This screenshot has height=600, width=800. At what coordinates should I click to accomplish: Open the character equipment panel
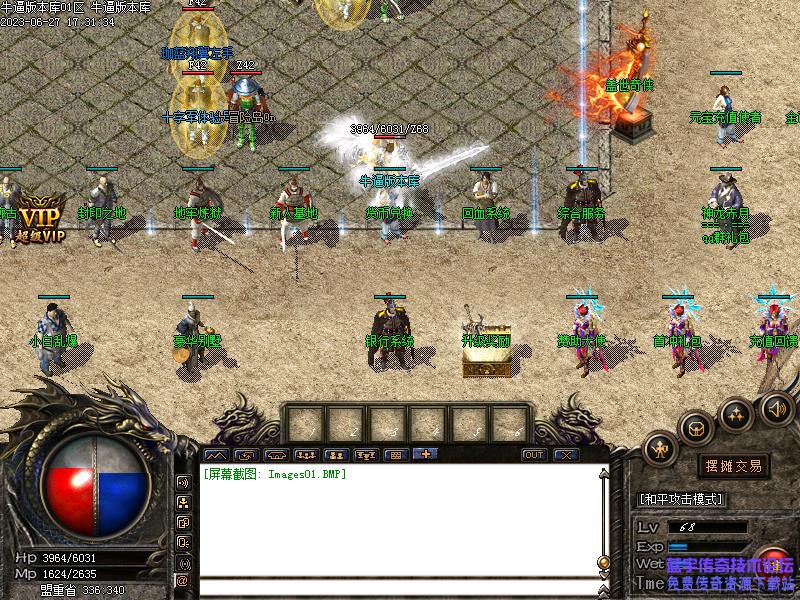[660, 450]
